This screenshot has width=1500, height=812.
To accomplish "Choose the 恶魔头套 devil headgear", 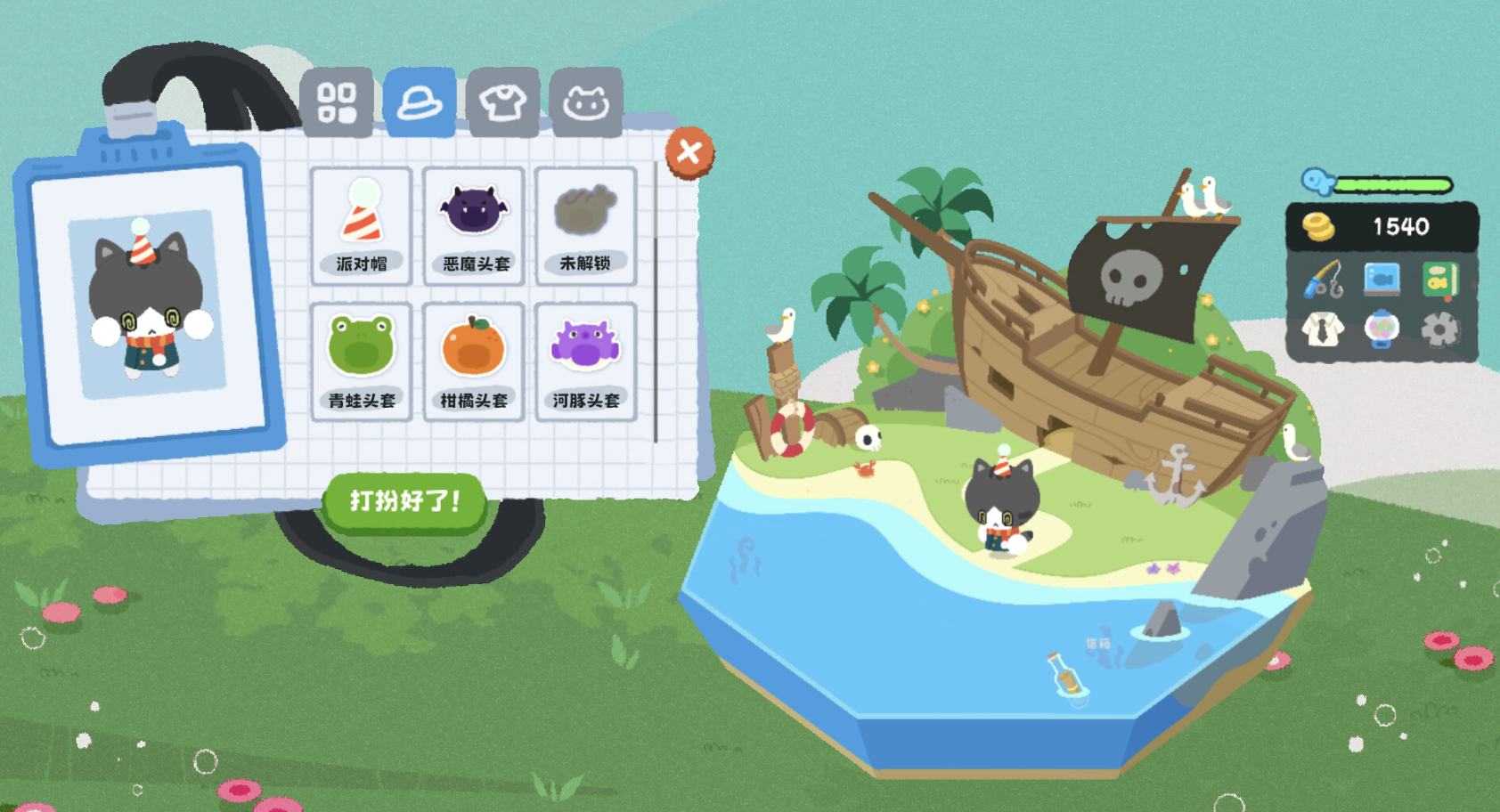I will point(474,225).
